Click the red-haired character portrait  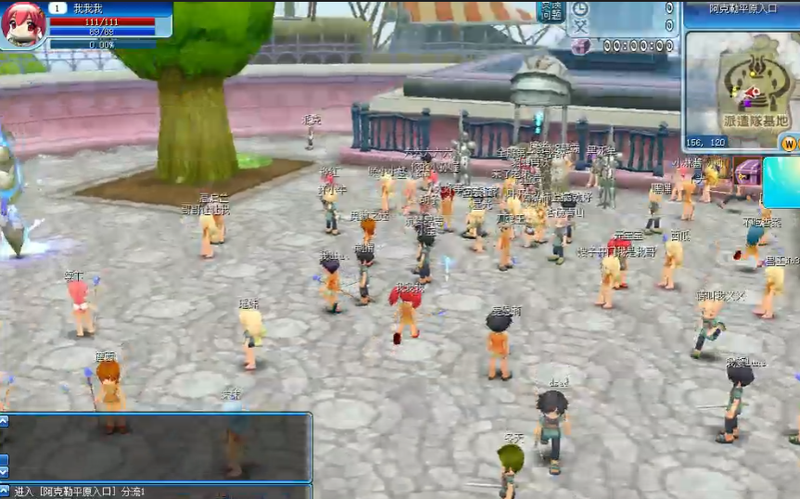23,24
